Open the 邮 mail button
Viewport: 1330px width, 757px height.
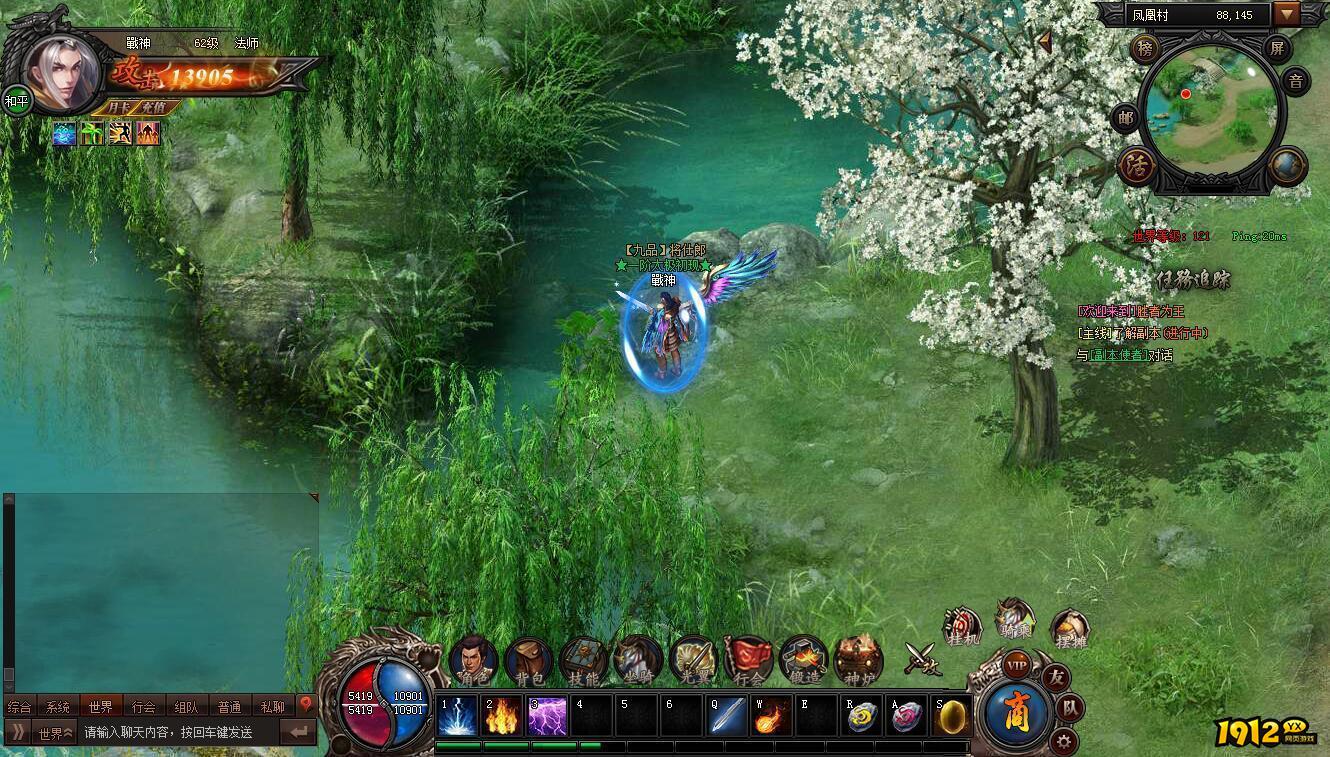coord(1126,118)
